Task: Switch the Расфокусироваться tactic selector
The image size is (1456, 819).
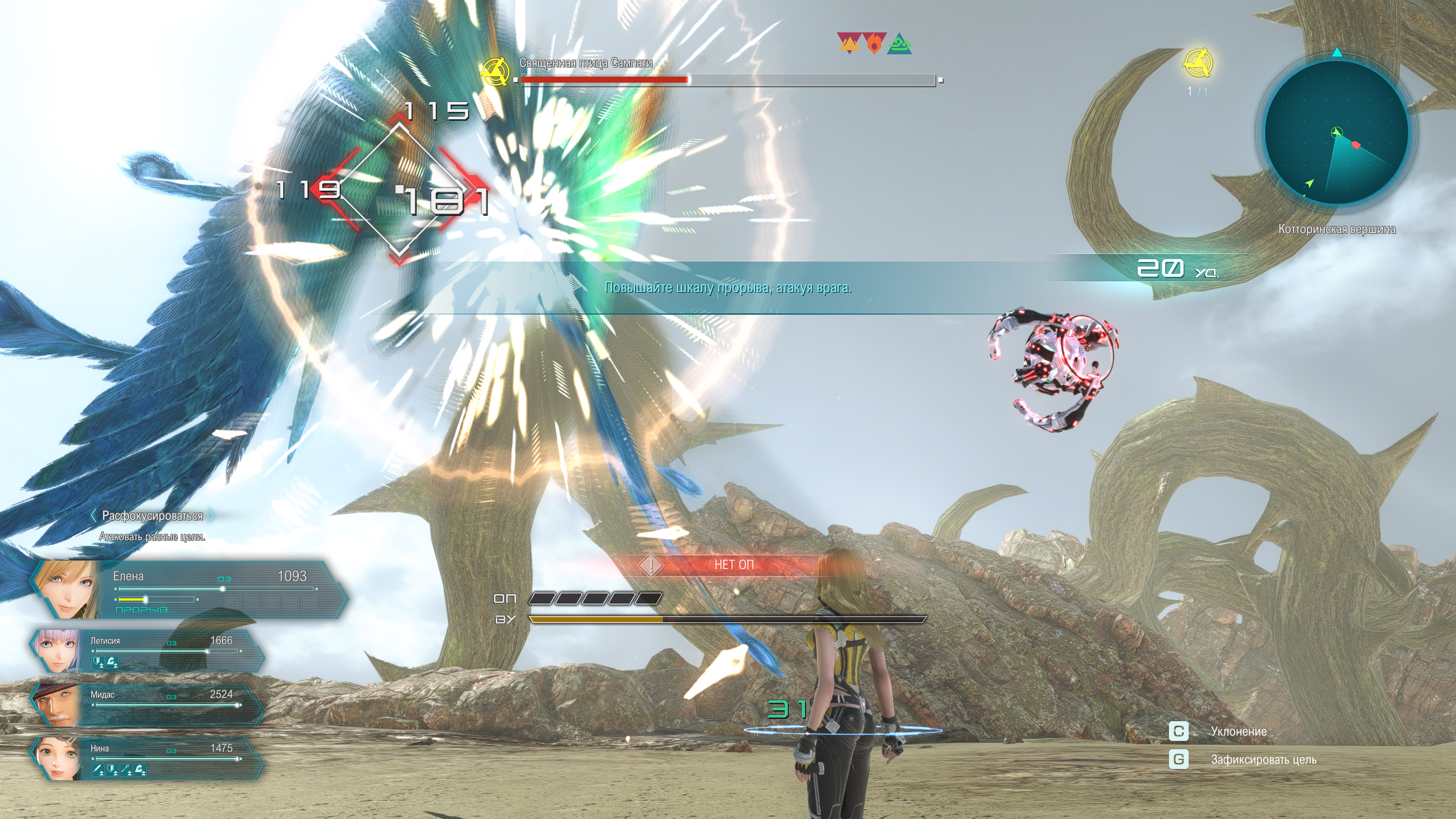Action: tap(152, 516)
